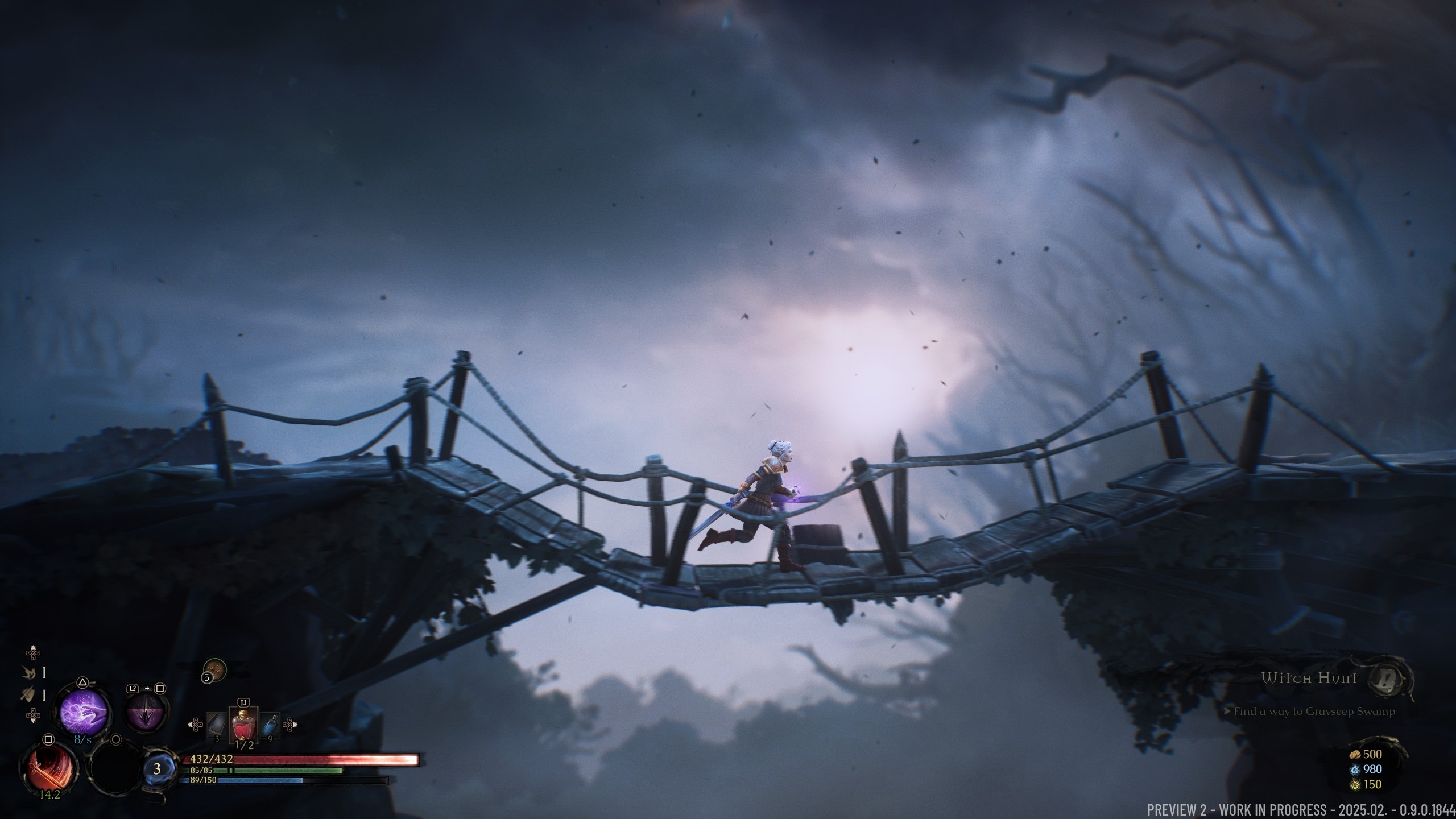Viewport: 1456px width, 819px height.
Task: Click the round wooden shield buff icon
Action: (215, 670)
